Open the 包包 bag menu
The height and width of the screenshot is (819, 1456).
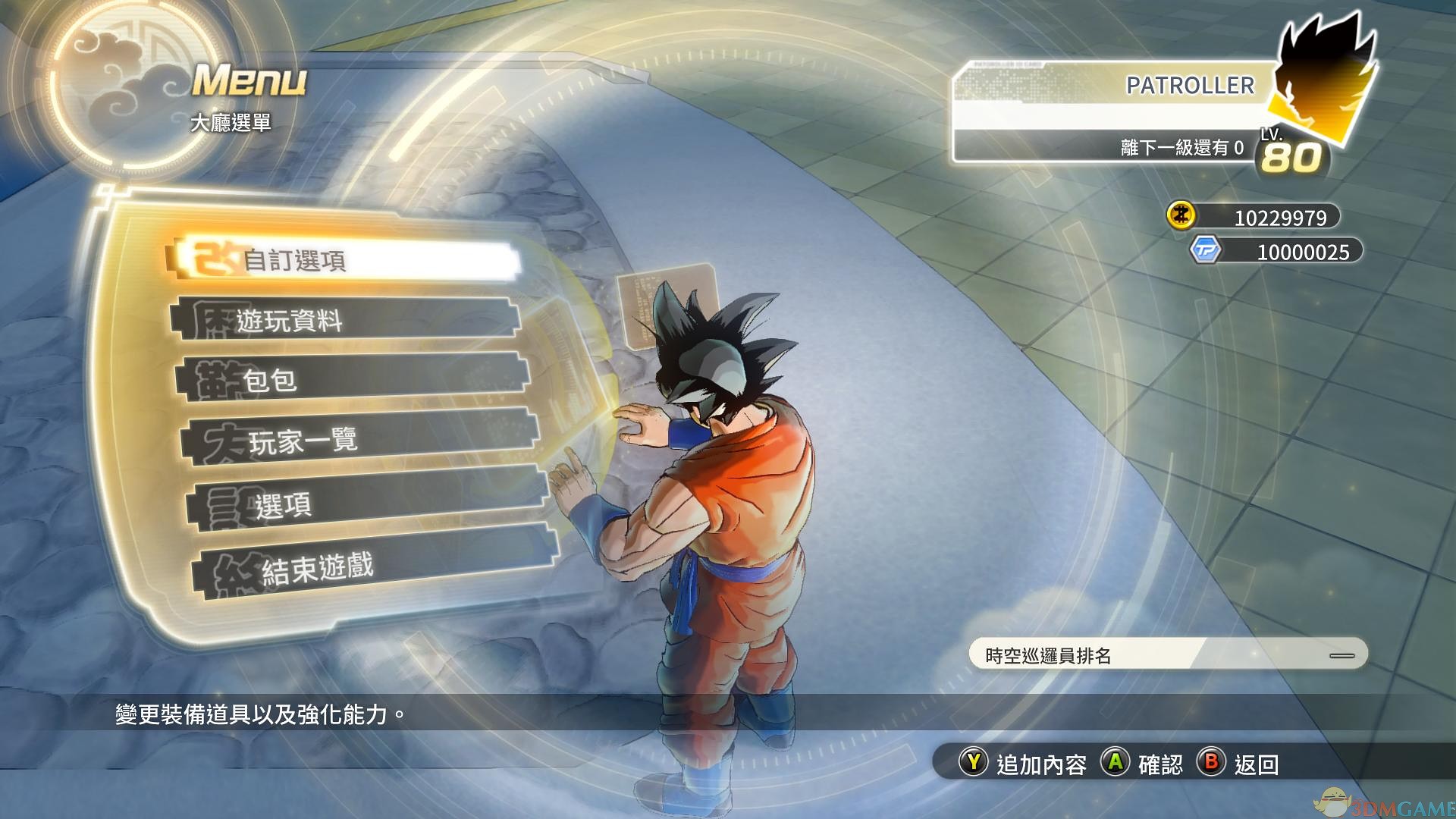(x=353, y=378)
